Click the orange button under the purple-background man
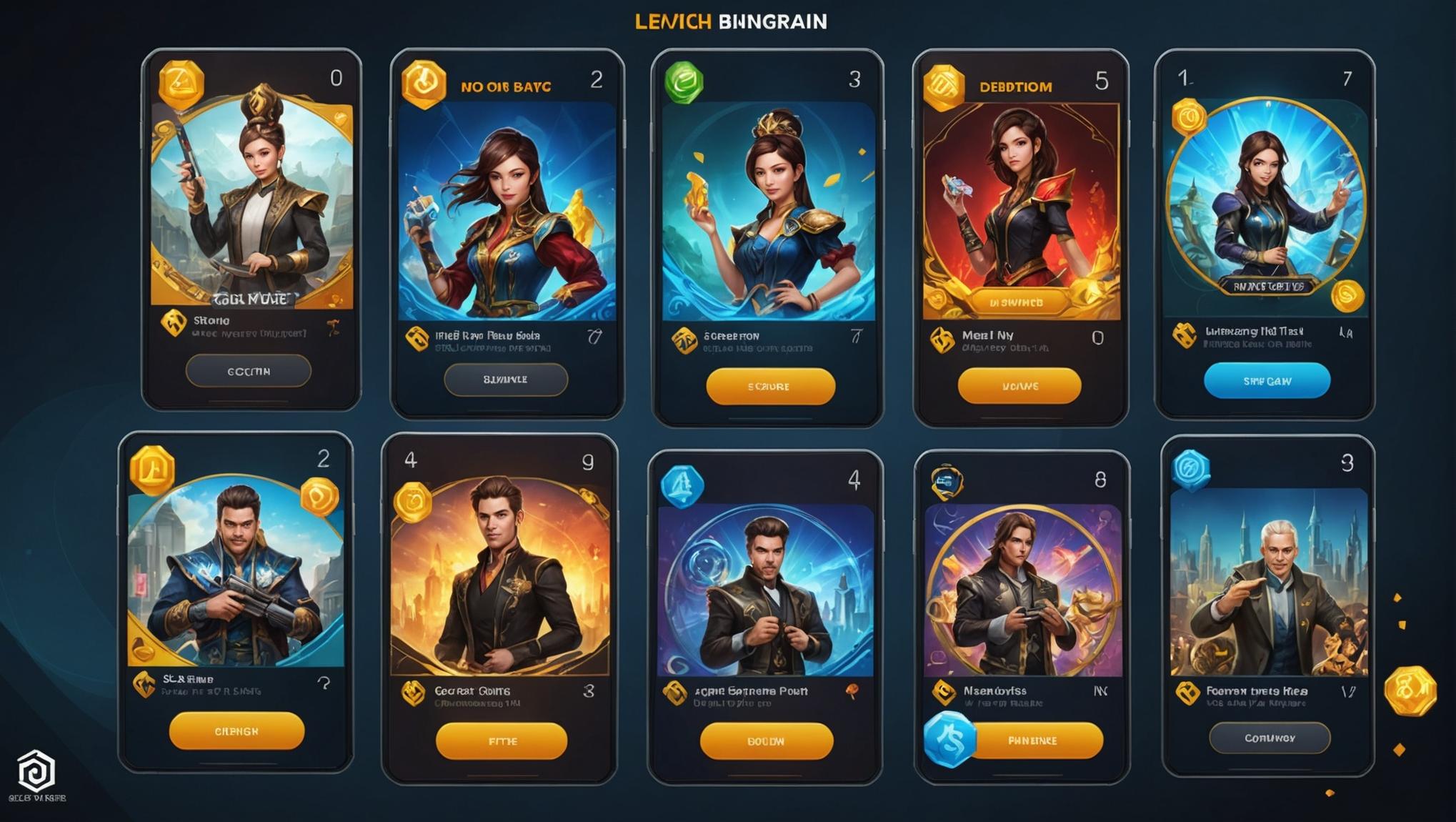 click(1033, 741)
